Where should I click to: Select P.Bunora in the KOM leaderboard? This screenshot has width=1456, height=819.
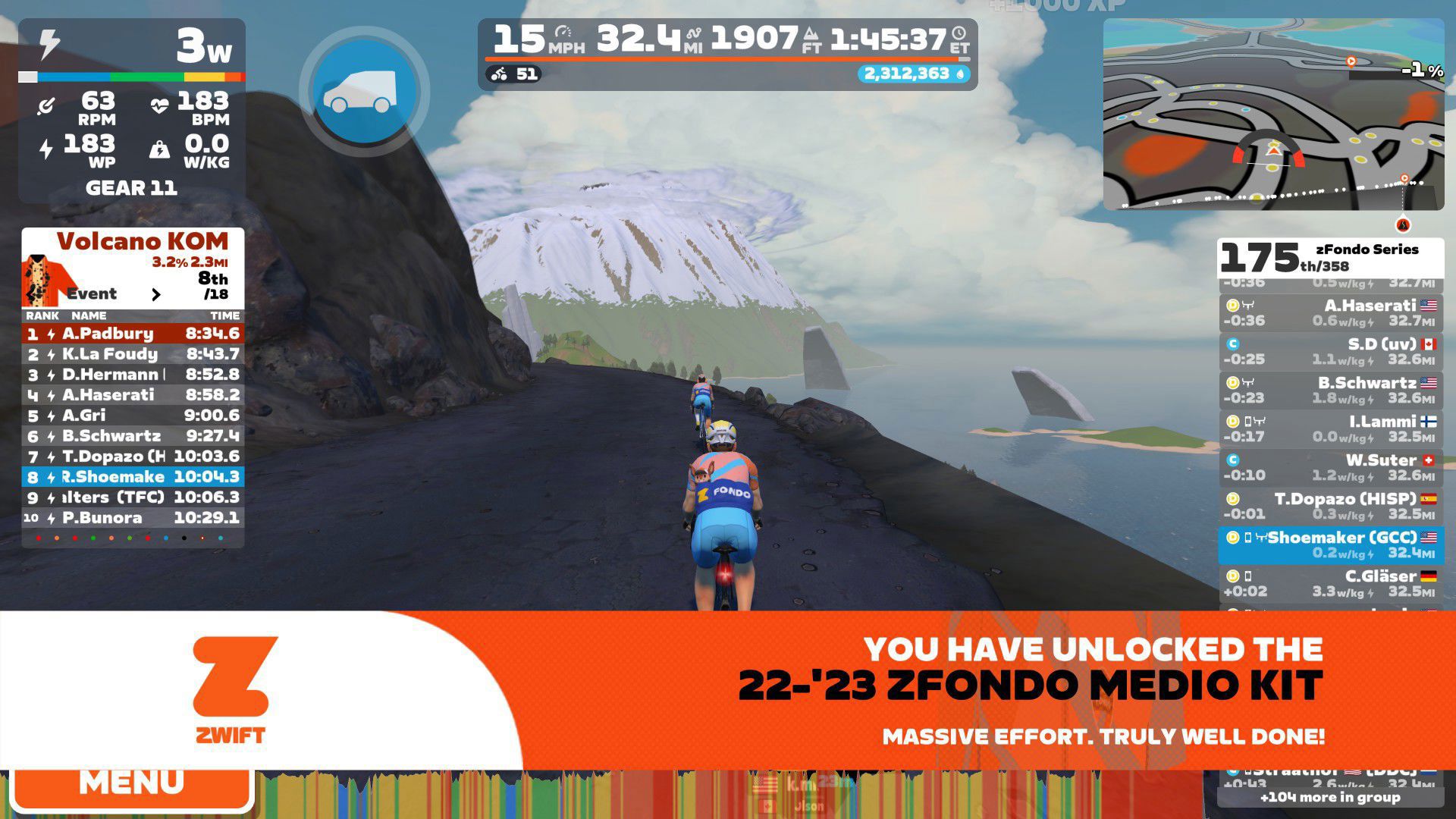(x=133, y=518)
